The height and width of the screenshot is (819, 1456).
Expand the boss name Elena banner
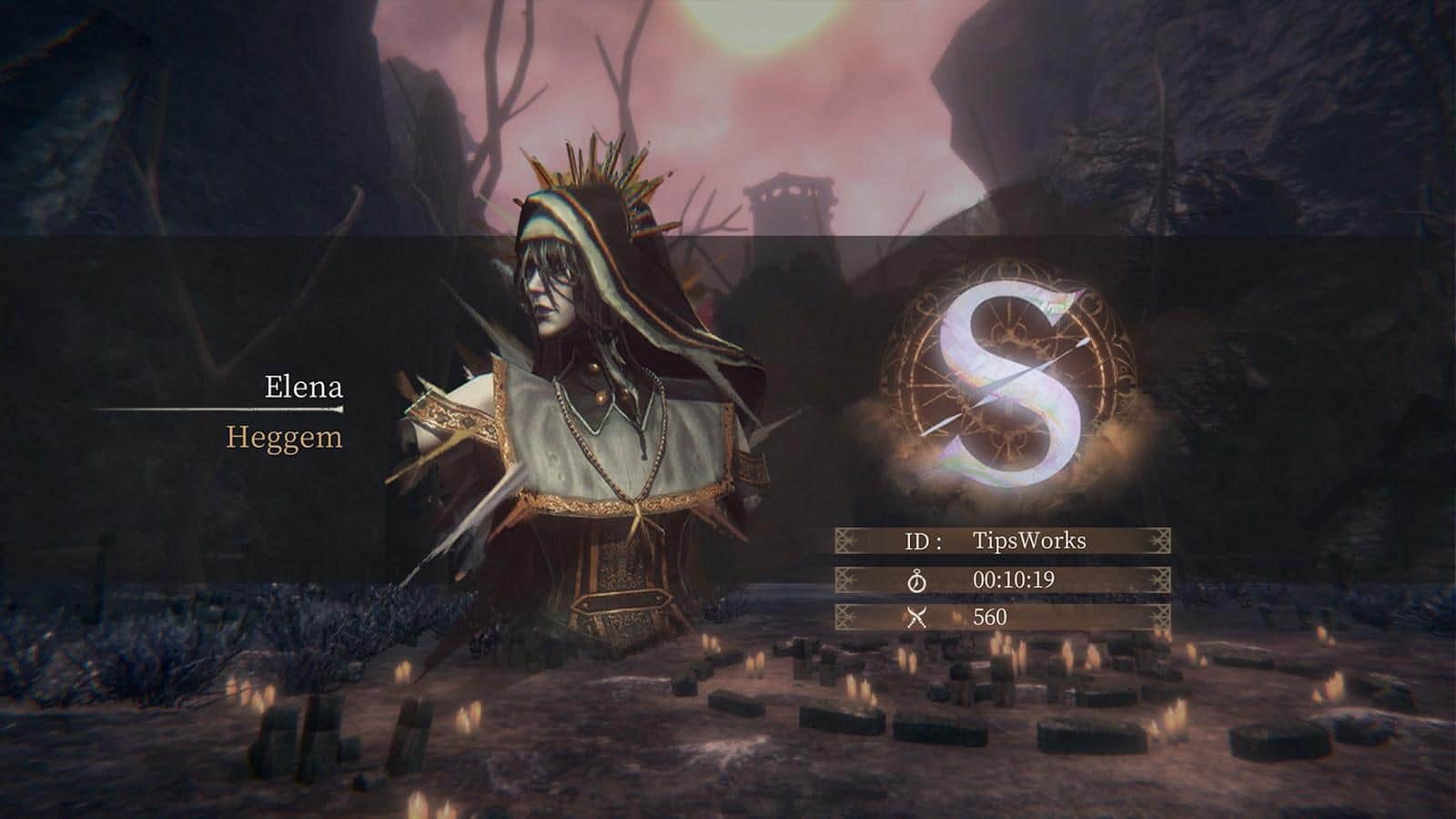(302, 386)
